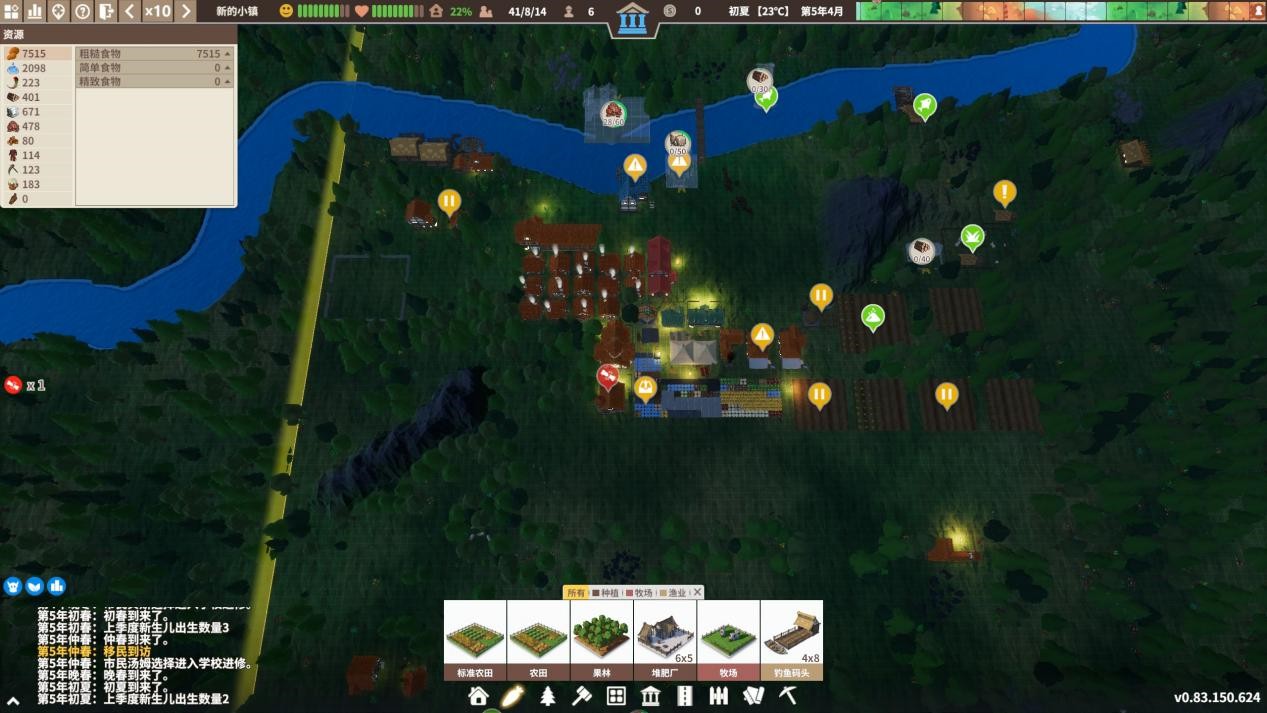This screenshot has width=1267, height=713.
Task: Select the 标准农田 building card
Action: 475,640
